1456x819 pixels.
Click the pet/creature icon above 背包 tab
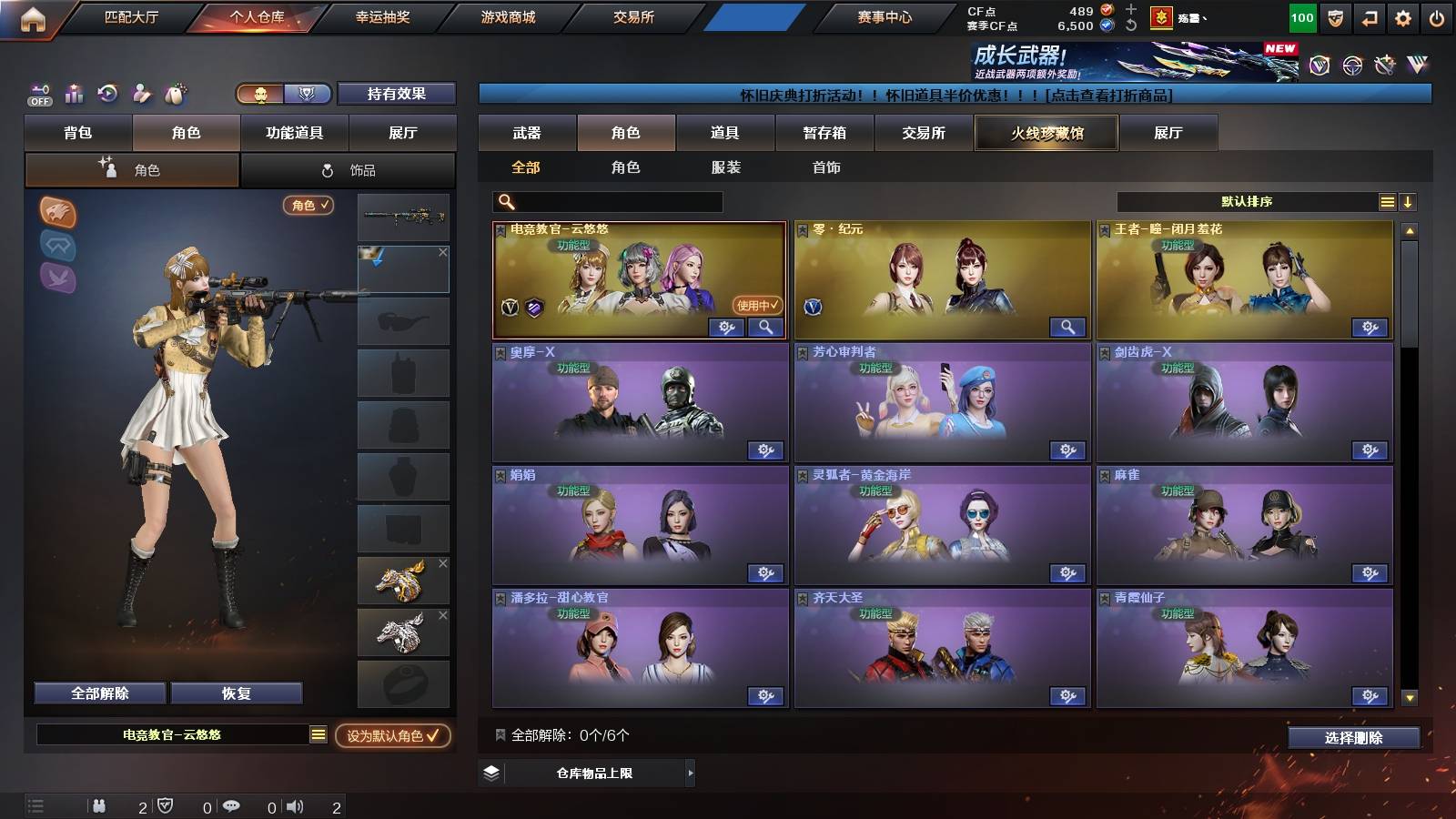[x=175, y=94]
